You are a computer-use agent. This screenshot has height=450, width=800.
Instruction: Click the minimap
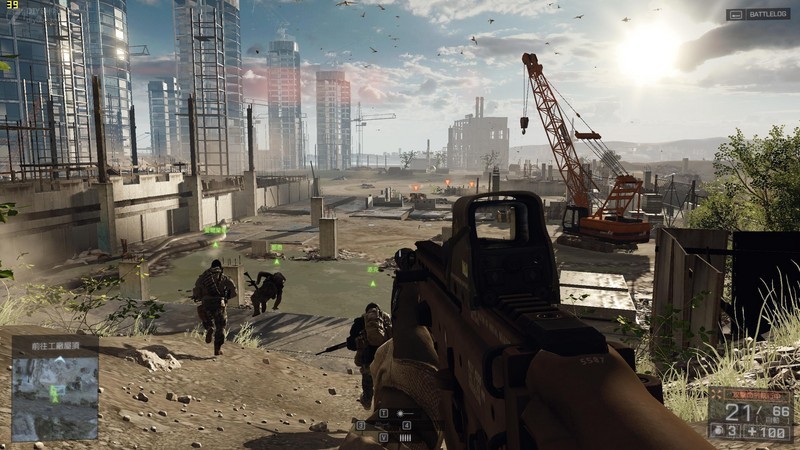(54, 398)
